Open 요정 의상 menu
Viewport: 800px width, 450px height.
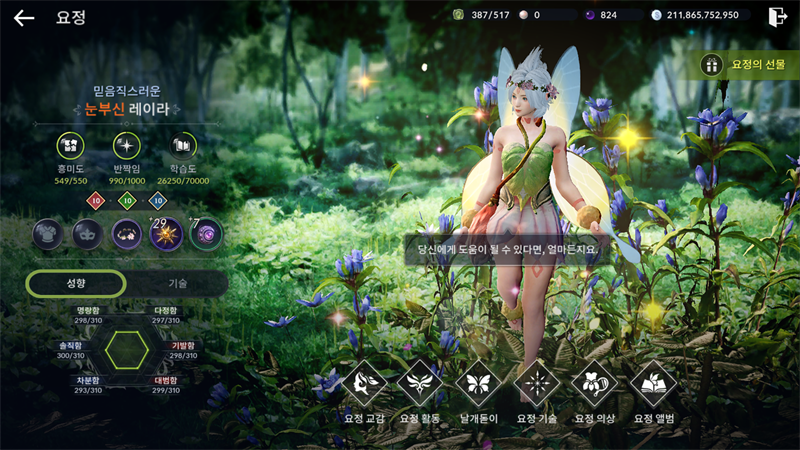pyautogui.click(x=595, y=383)
